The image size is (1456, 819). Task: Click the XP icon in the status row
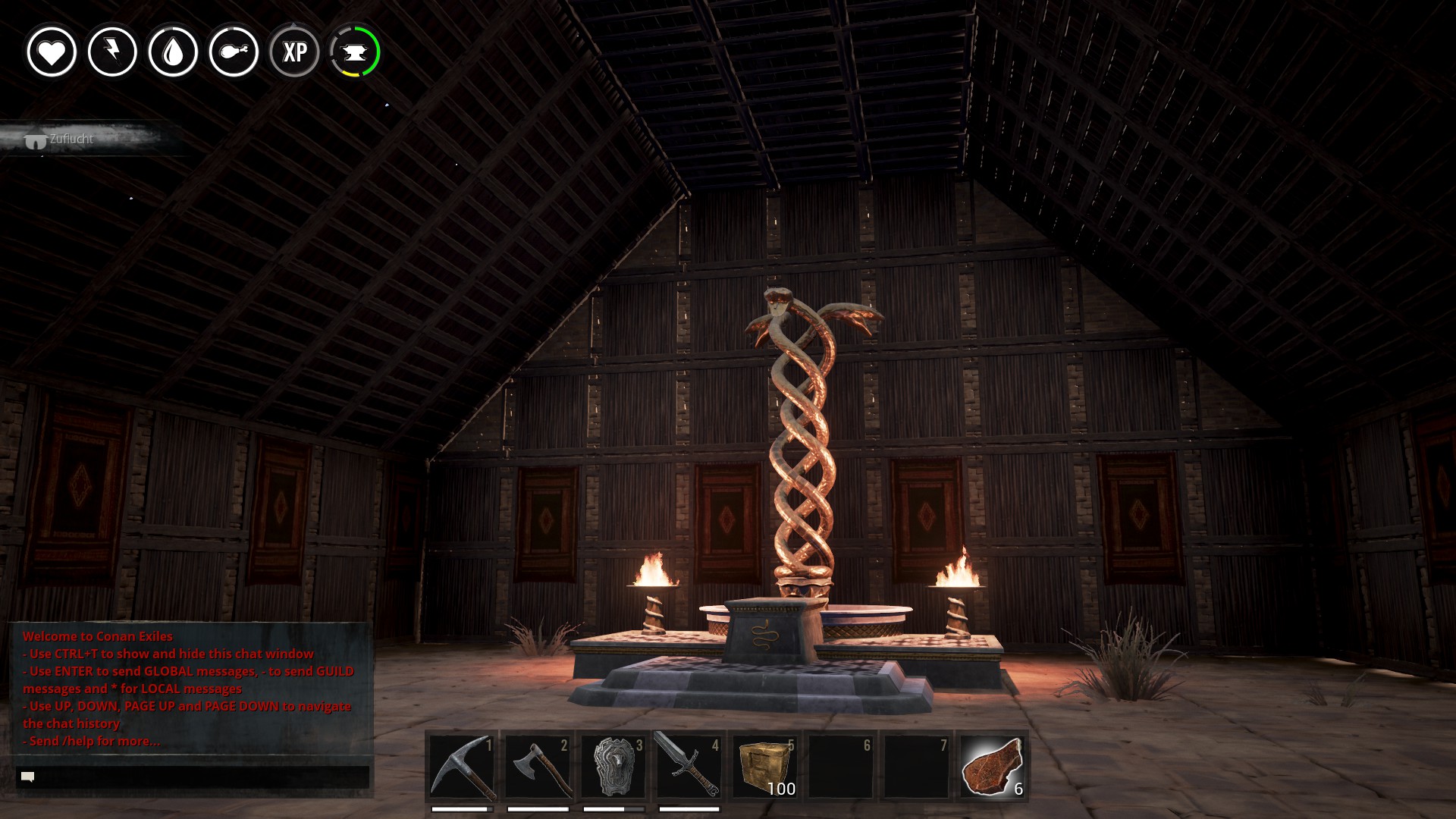[294, 52]
